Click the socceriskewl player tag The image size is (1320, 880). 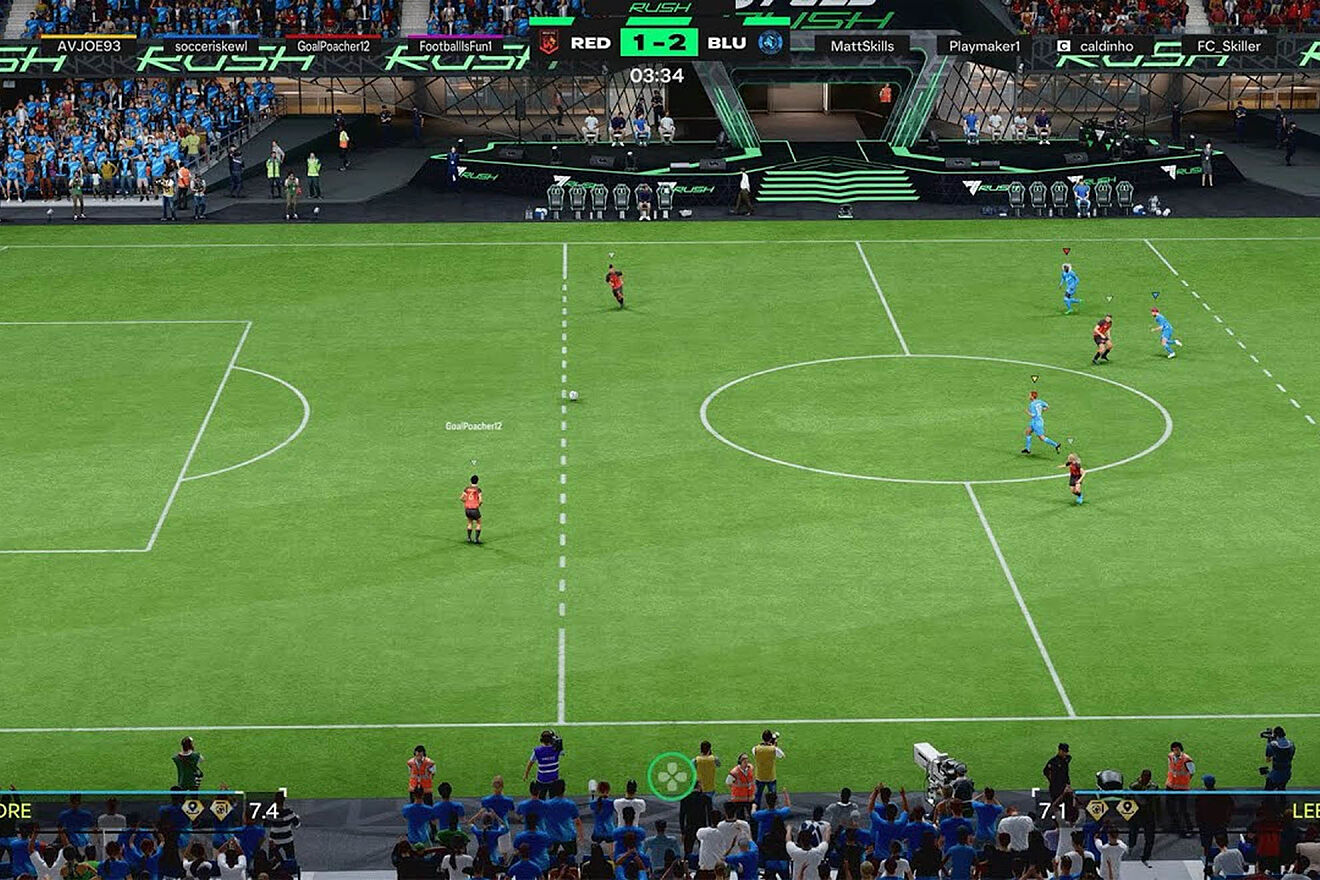coord(211,46)
